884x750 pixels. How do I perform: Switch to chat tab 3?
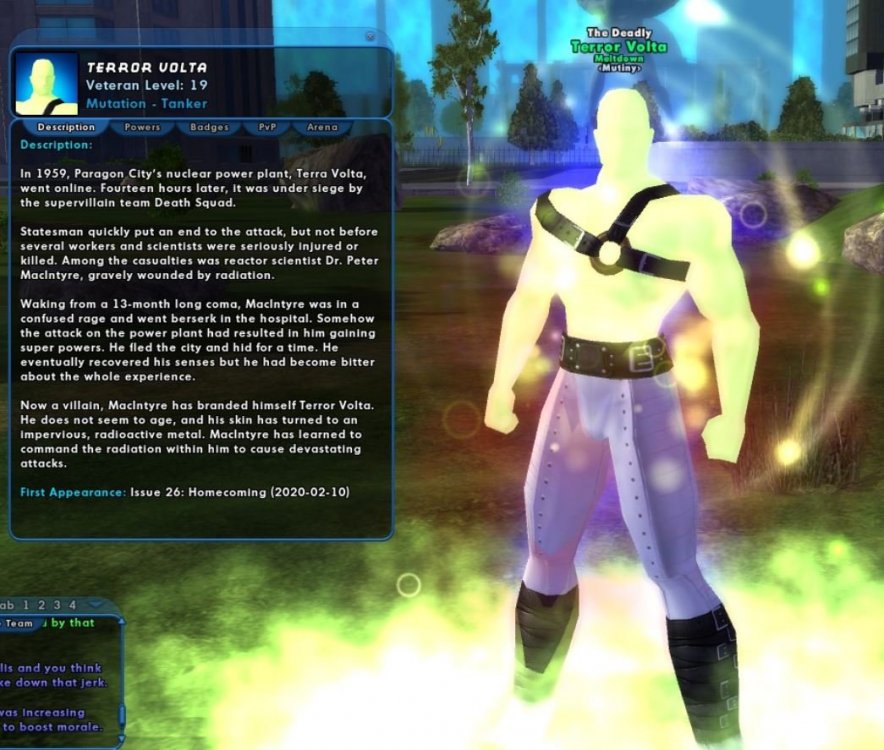point(57,605)
